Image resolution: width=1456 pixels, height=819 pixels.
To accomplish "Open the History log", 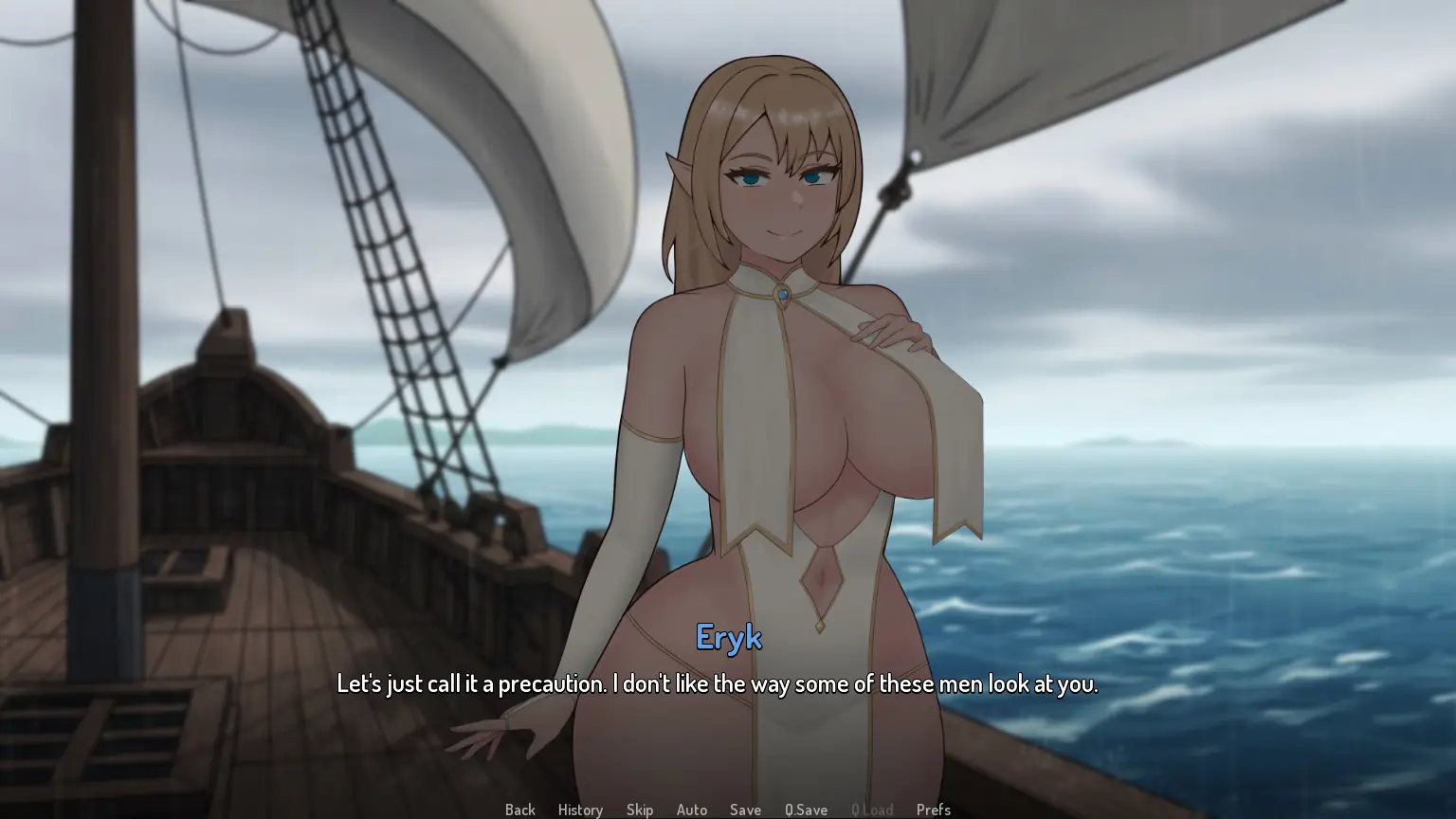I will click(580, 810).
